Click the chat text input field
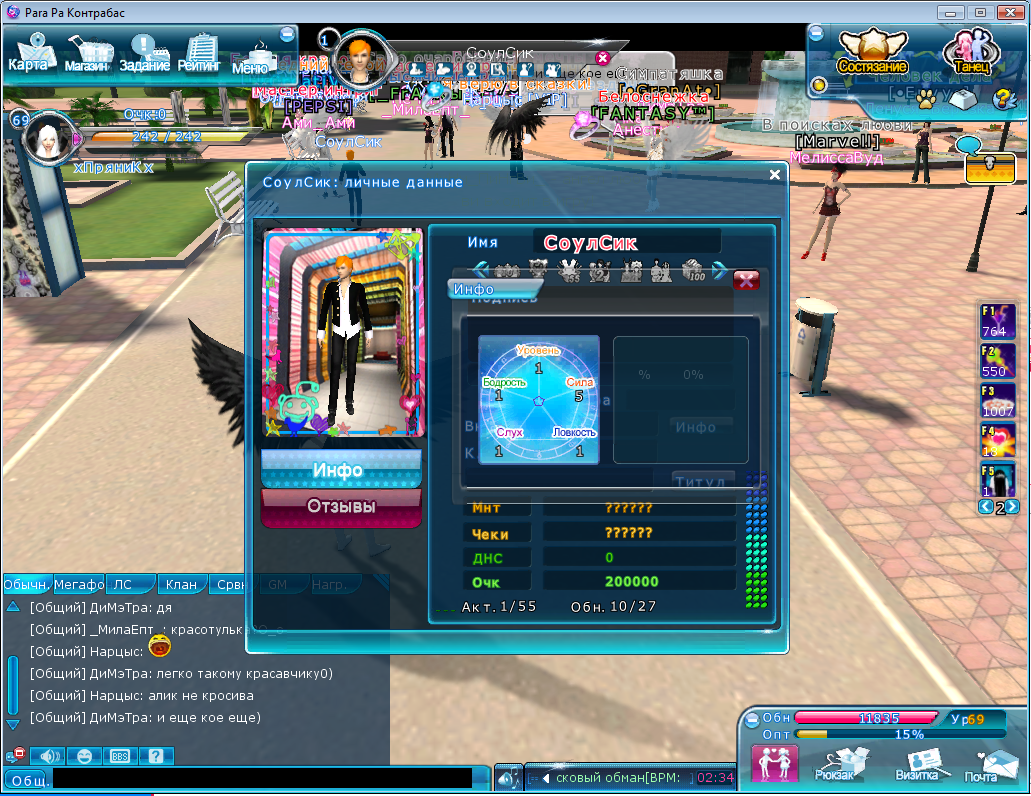This screenshot has width=1031, height=796. [262, 778]
